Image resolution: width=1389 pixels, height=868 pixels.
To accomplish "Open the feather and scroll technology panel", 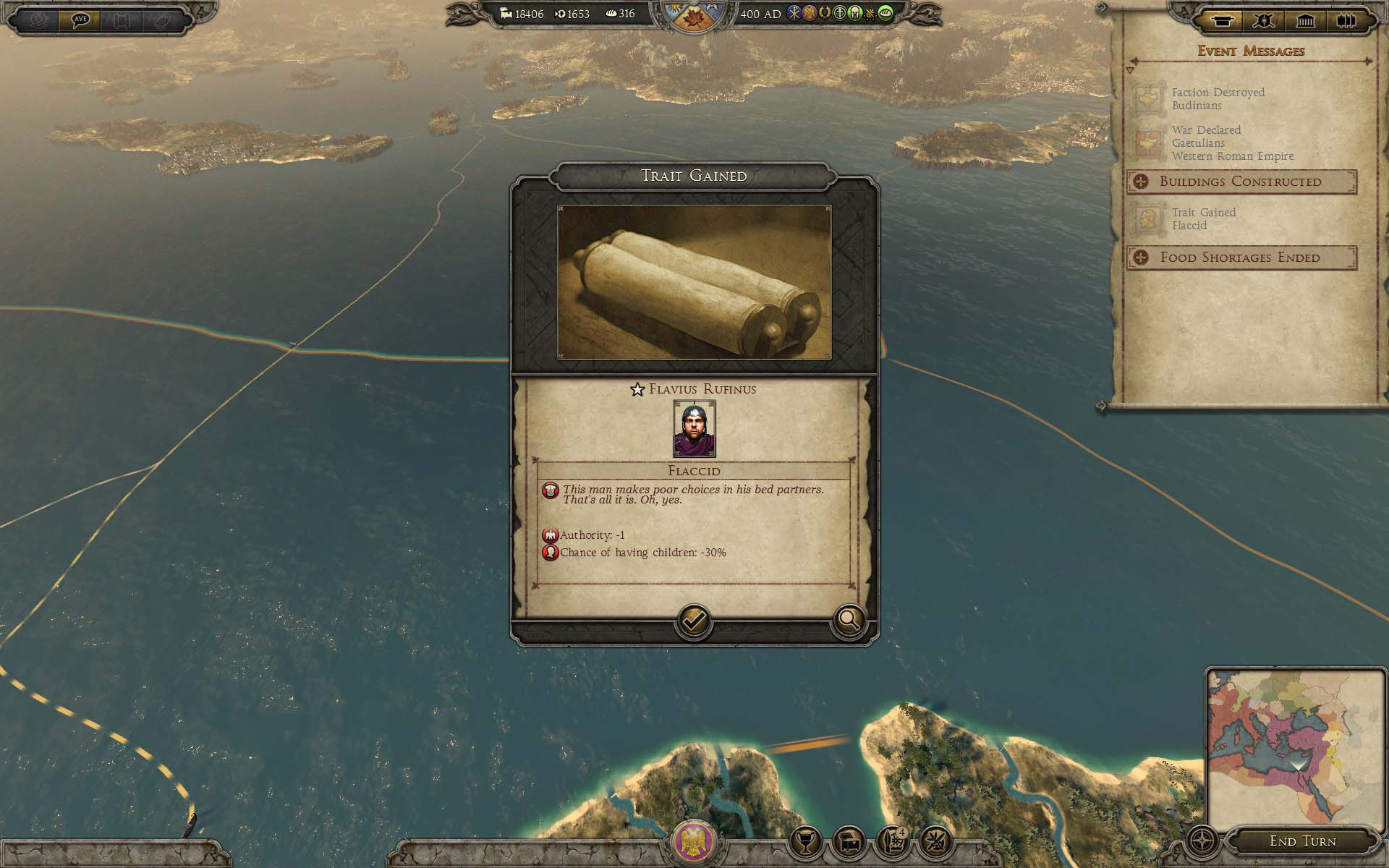I will (x=892, y=841).
